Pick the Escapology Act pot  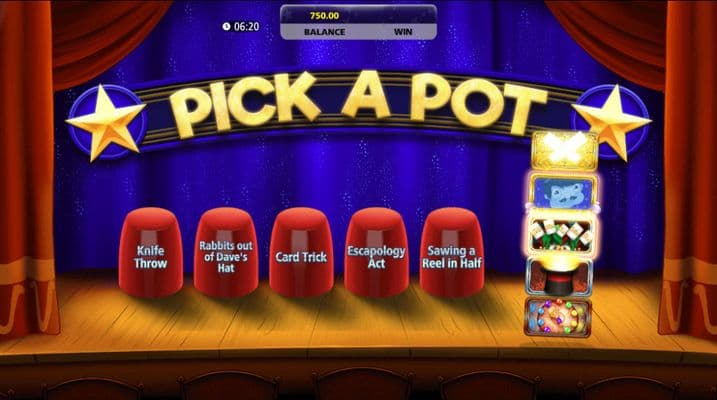(376, 253)
